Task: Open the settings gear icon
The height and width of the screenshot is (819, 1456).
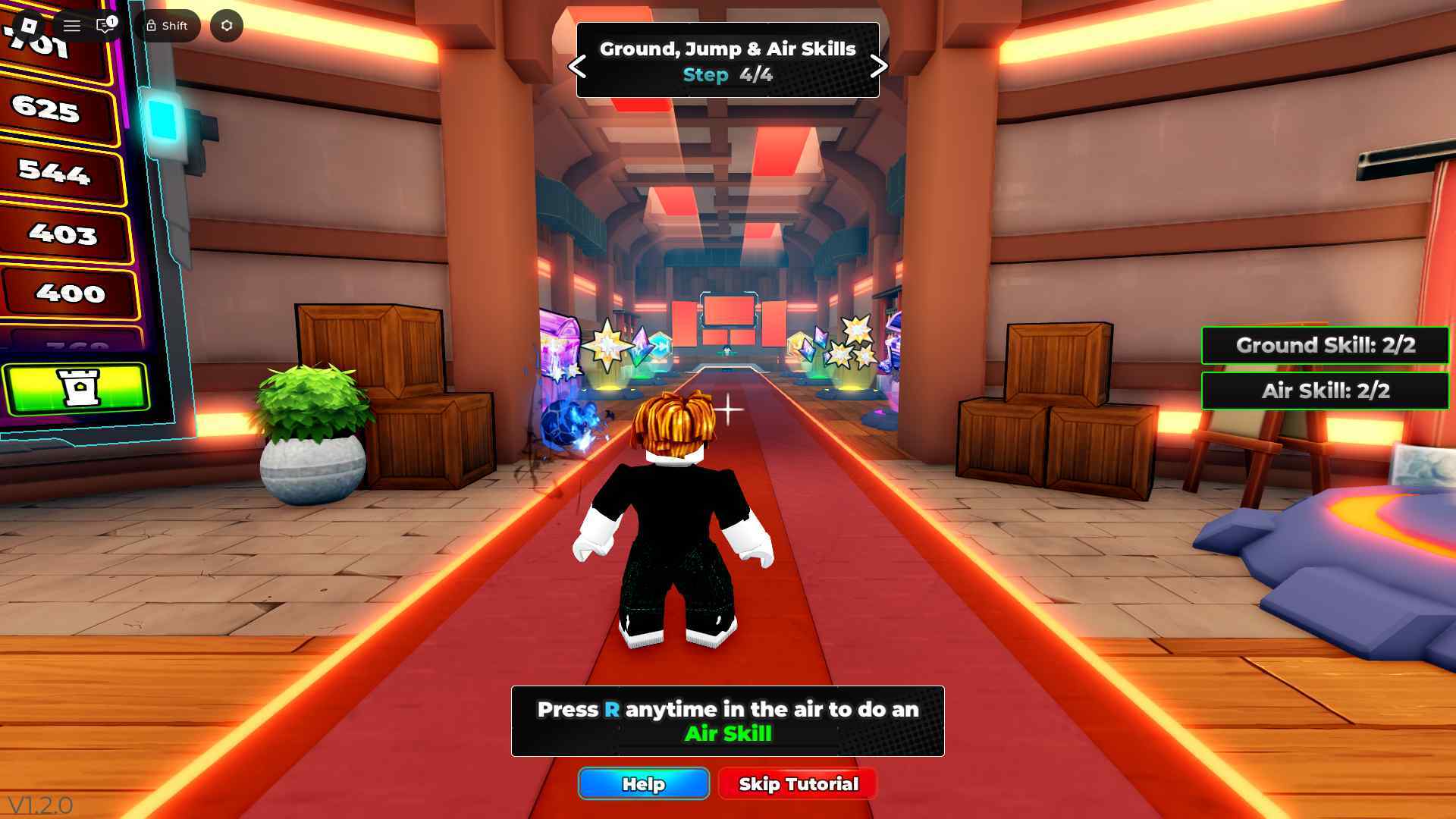Action: tap(225, 25)
